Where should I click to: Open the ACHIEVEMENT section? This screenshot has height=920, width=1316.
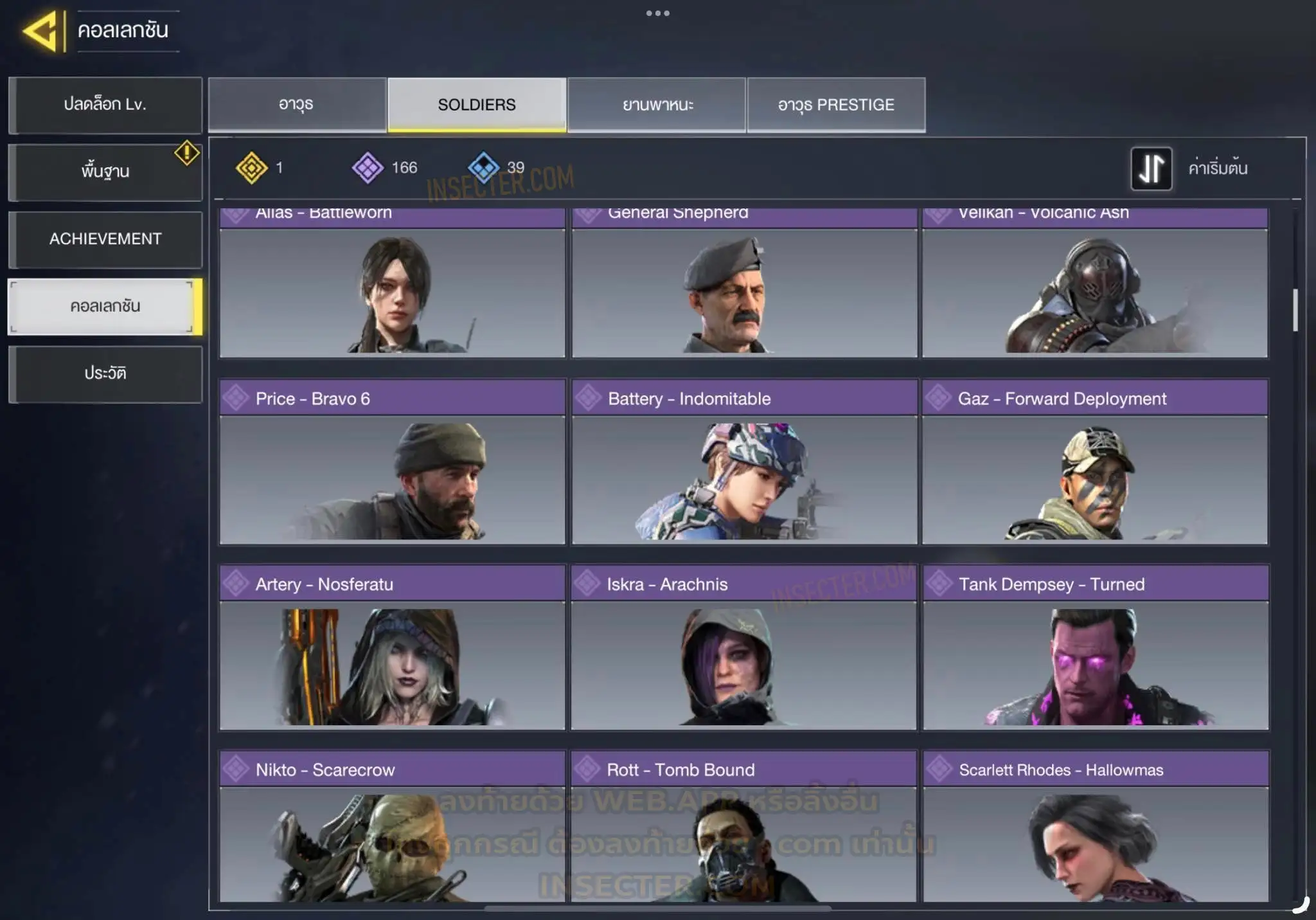[105, 239]
